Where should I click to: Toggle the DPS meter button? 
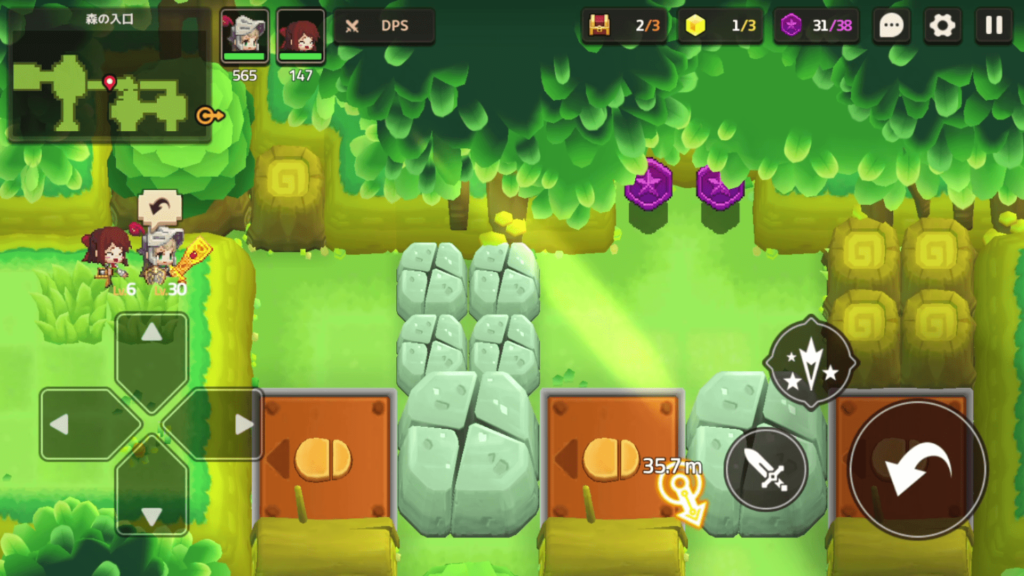click(384, 26)
